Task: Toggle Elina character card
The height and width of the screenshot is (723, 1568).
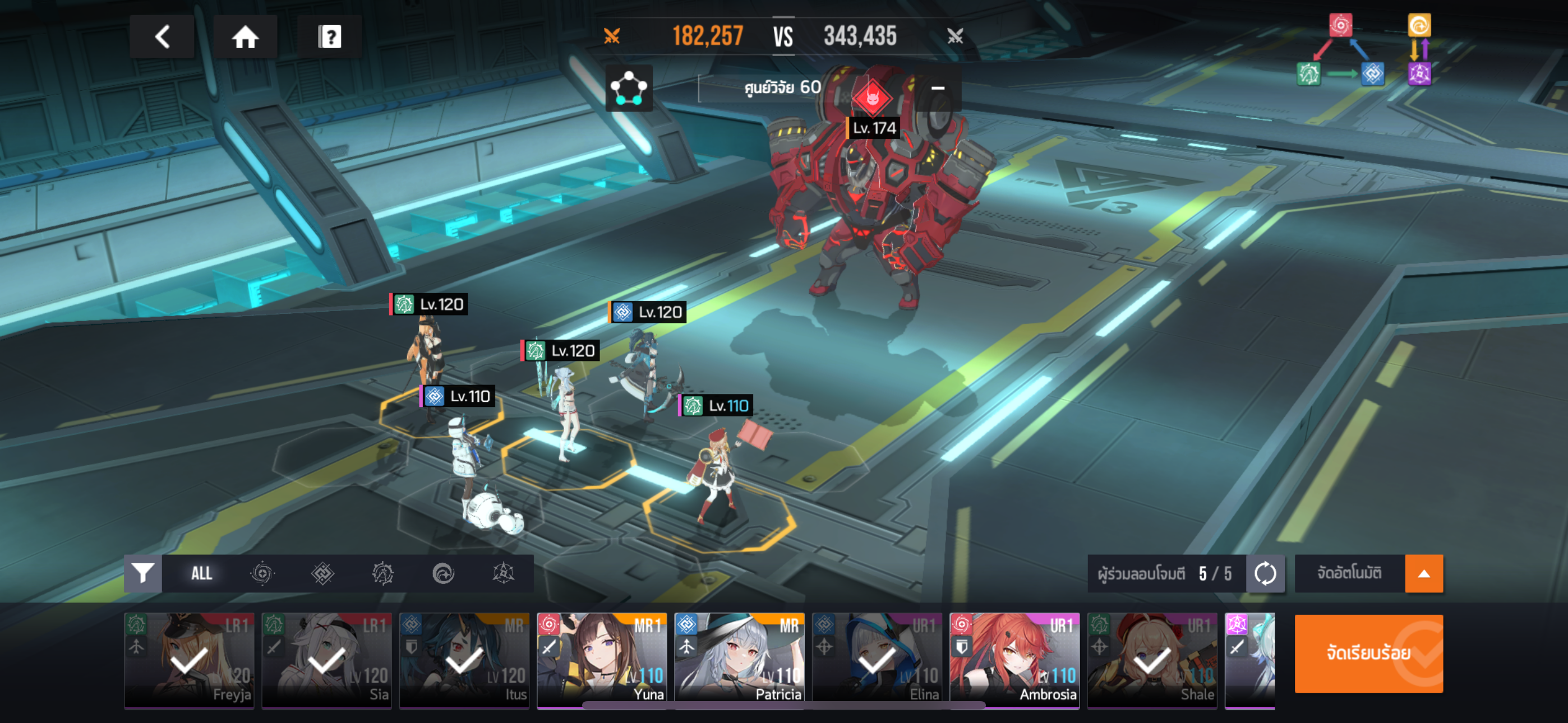Action: click(x=877, y=660)
